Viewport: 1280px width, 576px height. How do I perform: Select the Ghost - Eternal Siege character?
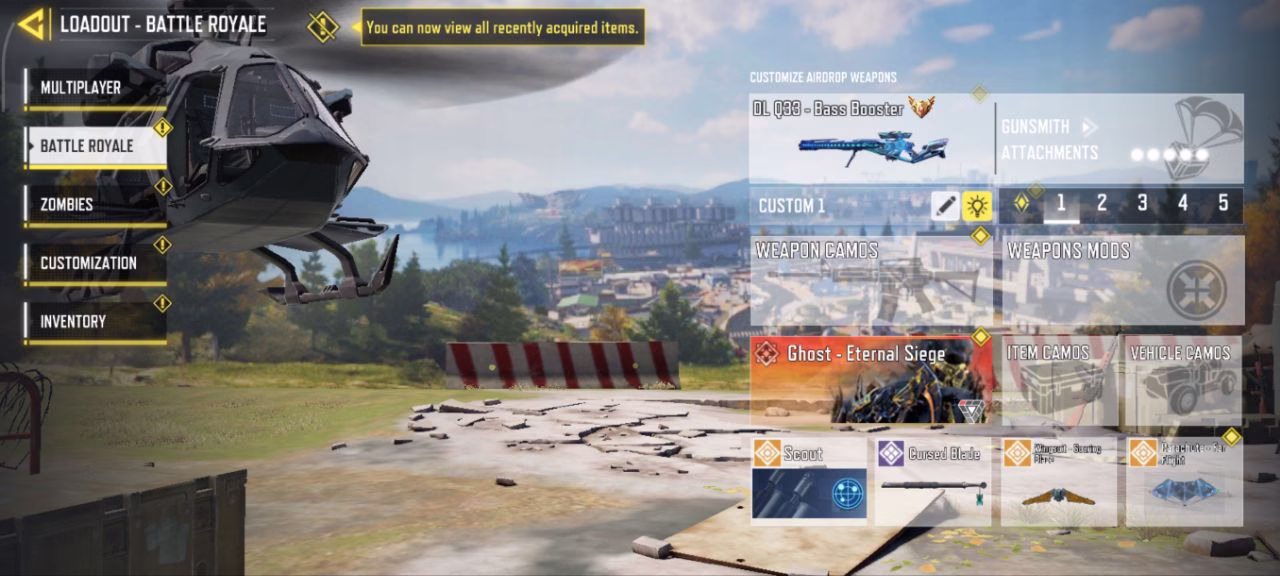point(872,380)
